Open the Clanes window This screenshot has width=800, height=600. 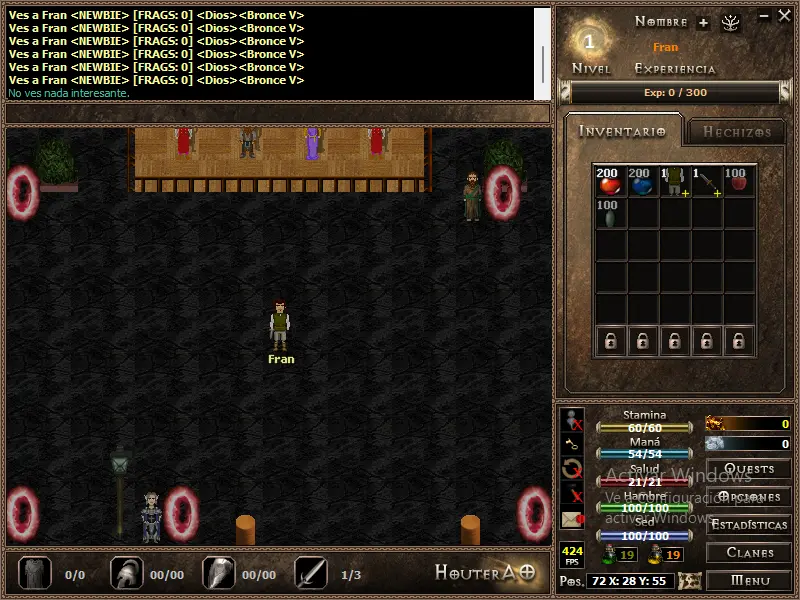coord(748,552)
